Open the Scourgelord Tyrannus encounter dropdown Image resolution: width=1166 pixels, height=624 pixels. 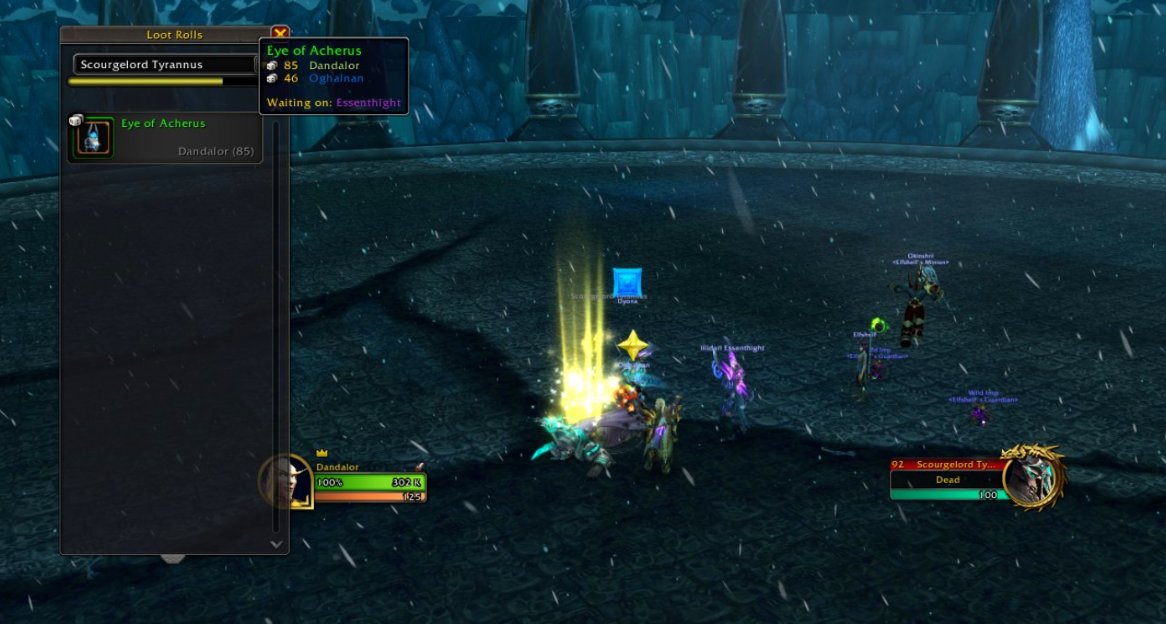[x=164, y=65]
